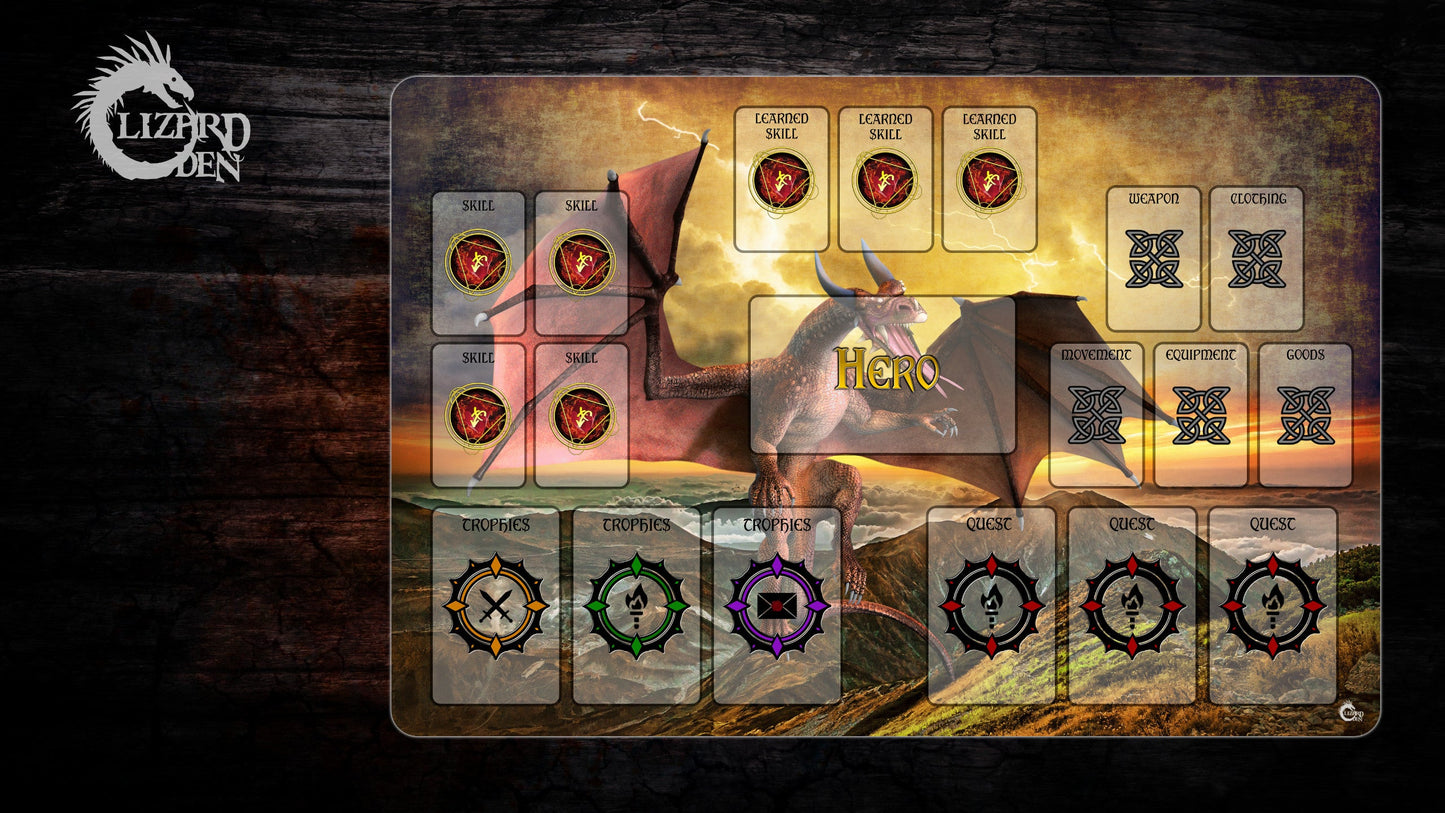Select the Equipment card slot
Image resolution: width=1445 pixels, height=813 pixels.
[x=1201, y=415]
